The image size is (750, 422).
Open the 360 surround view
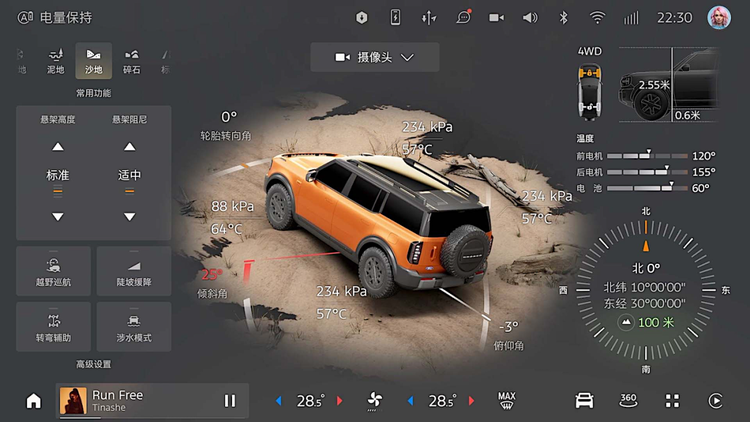click(x=628, y=401)
